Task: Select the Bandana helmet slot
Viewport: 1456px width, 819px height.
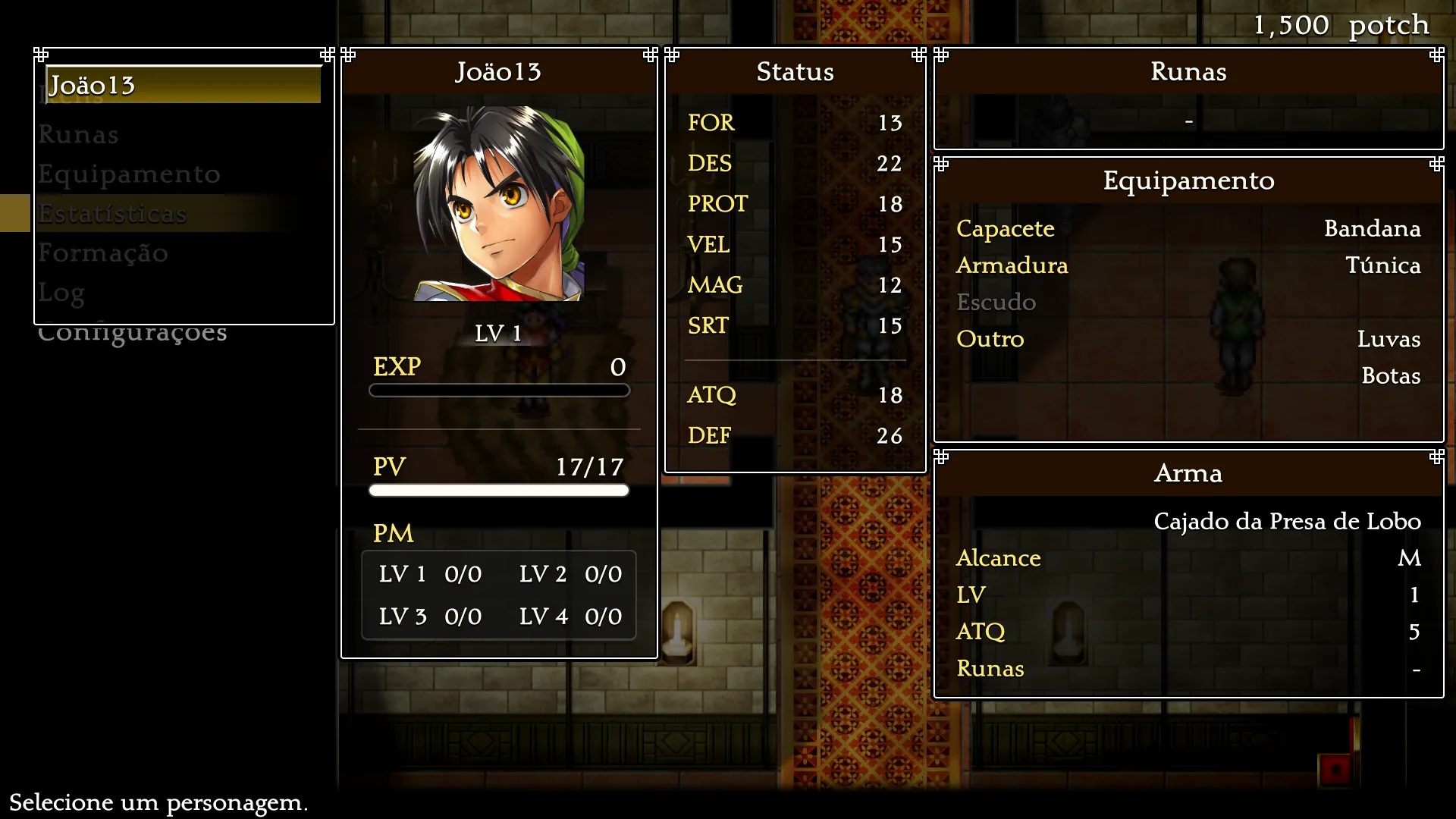Action: point(1371,228)
